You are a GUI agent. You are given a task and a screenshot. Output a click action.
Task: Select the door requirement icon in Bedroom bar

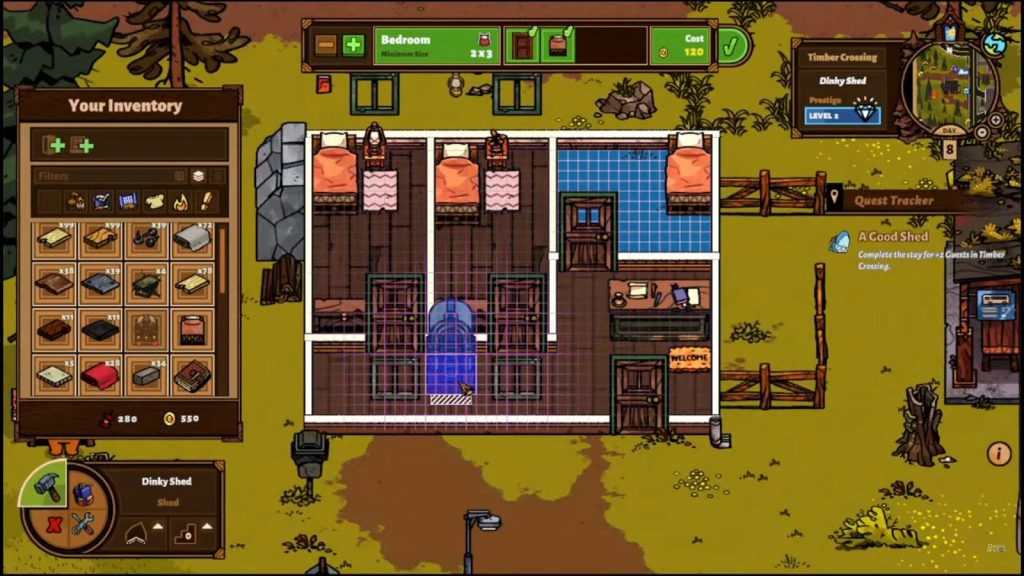tap(522, 46)
